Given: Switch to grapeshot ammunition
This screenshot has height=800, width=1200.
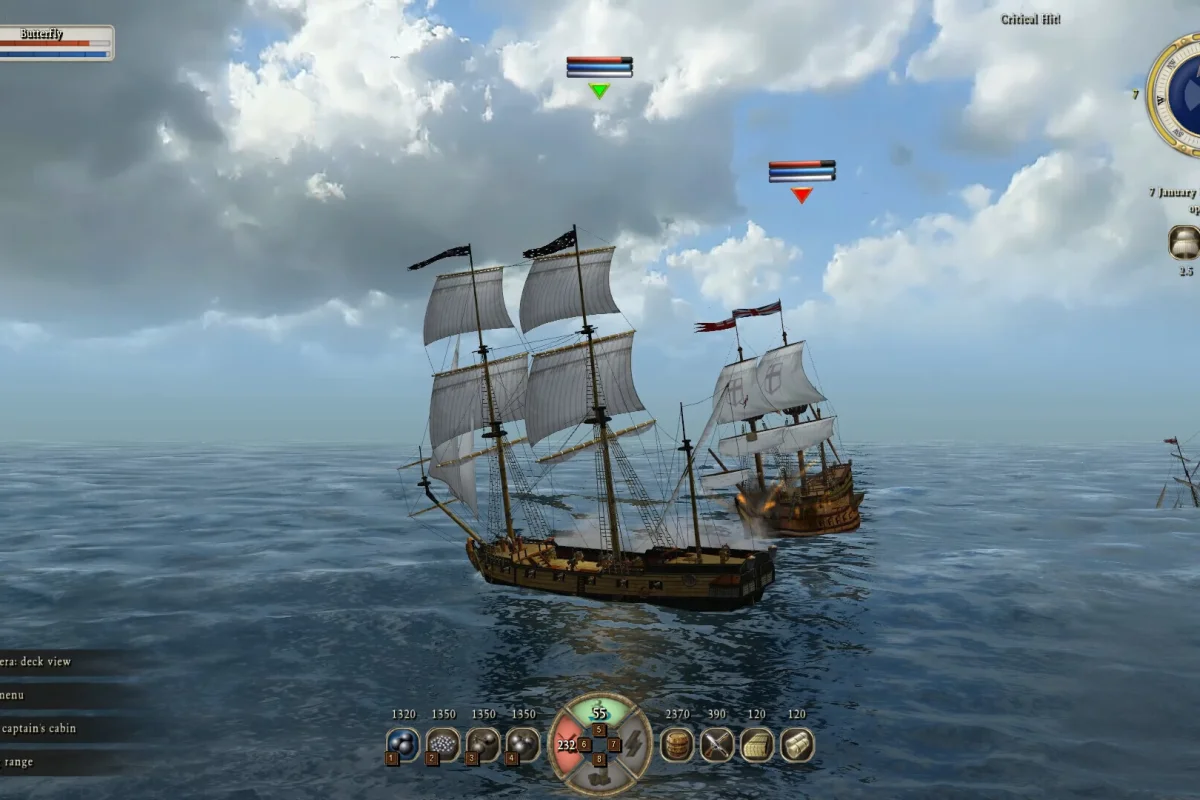Looking at the screenshot, I should 443,743.
